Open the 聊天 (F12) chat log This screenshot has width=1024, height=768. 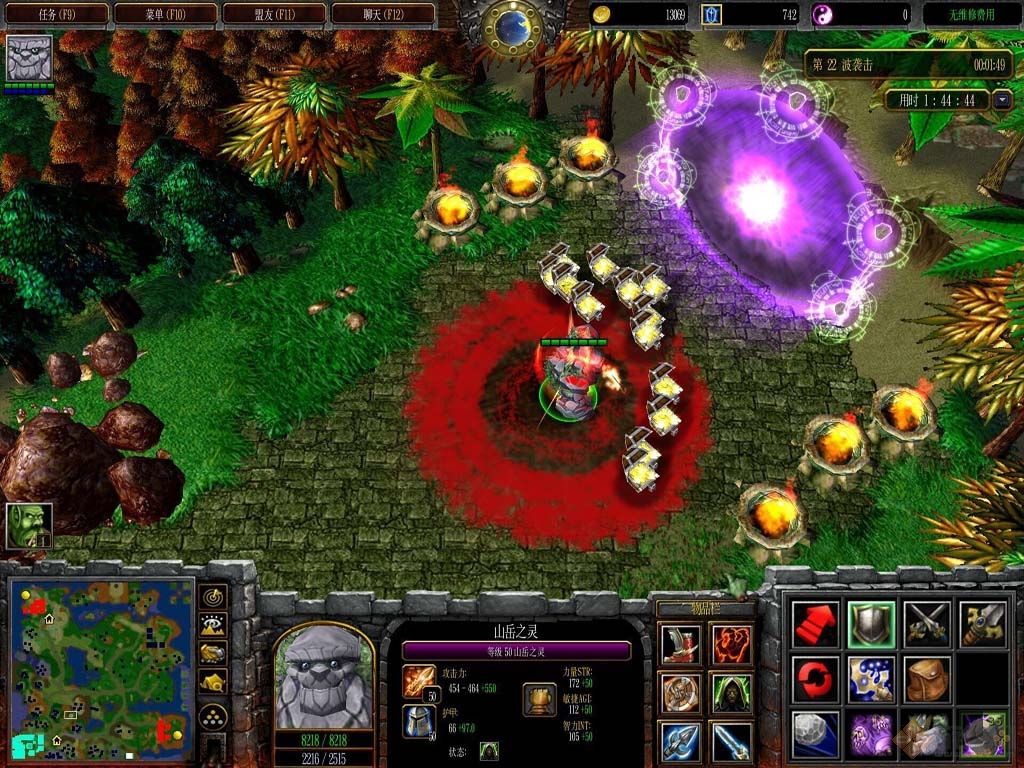click(x=383, y=14)
